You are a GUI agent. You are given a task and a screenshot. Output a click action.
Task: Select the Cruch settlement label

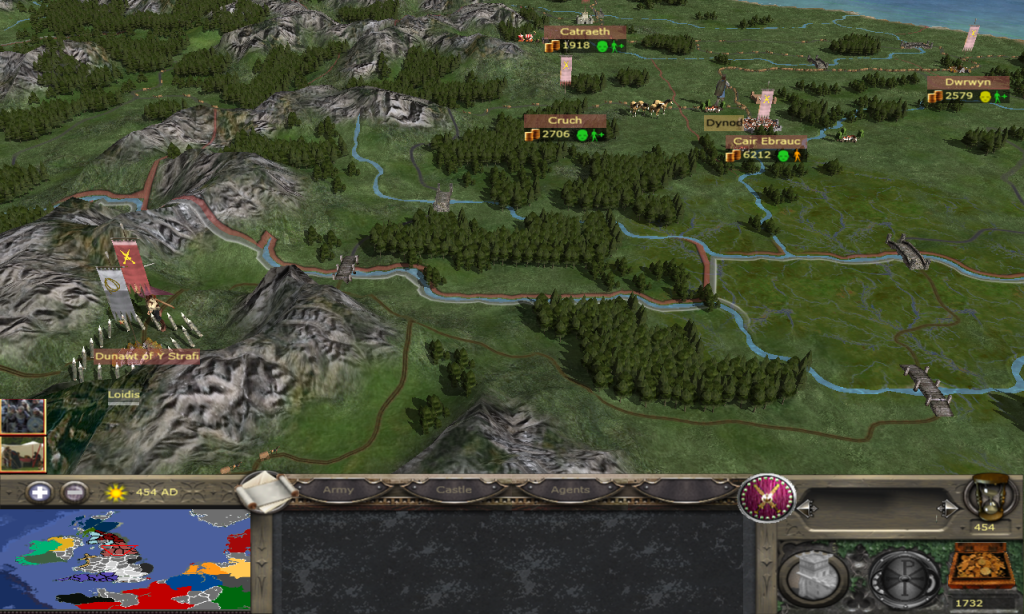click(x=565, y=121)
